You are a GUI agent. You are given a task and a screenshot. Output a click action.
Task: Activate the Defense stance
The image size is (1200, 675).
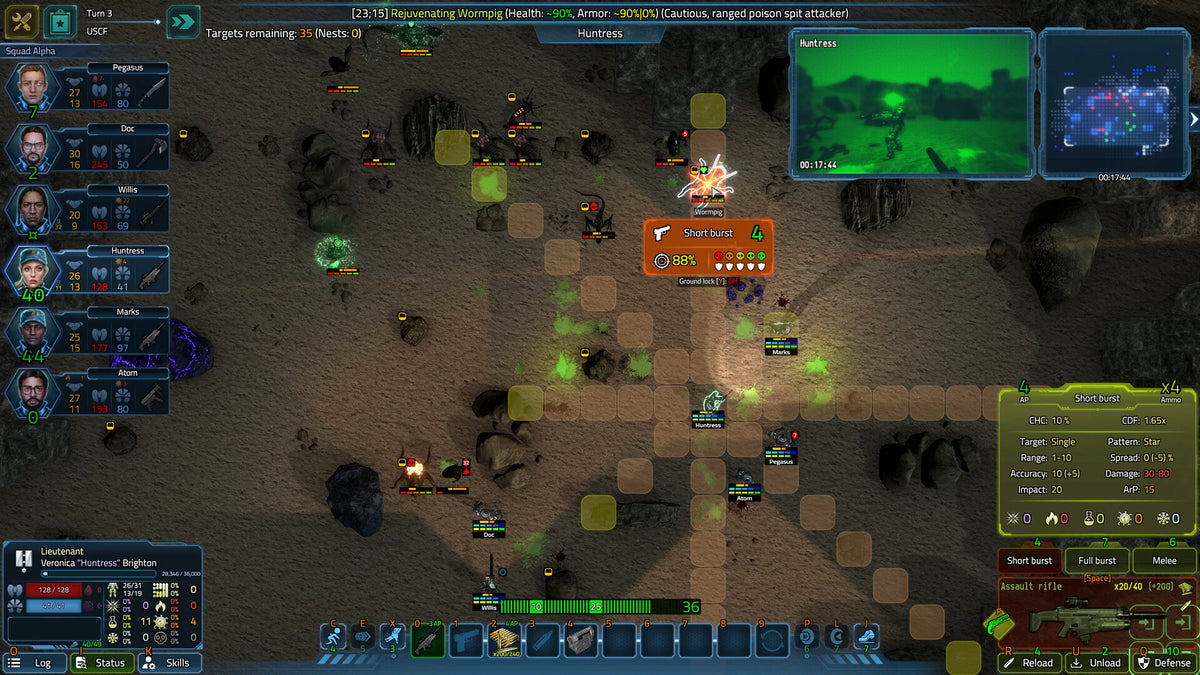coord(1164,662)
